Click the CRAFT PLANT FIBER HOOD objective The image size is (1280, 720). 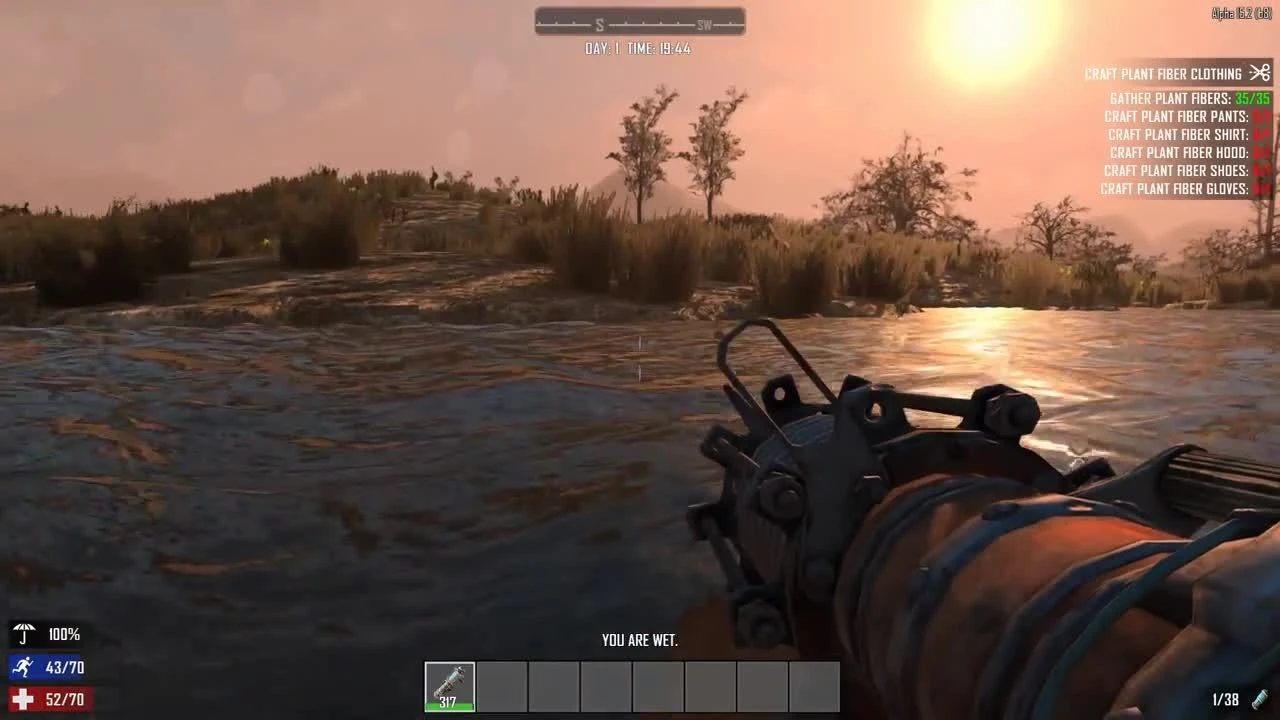click(1180, 152)
